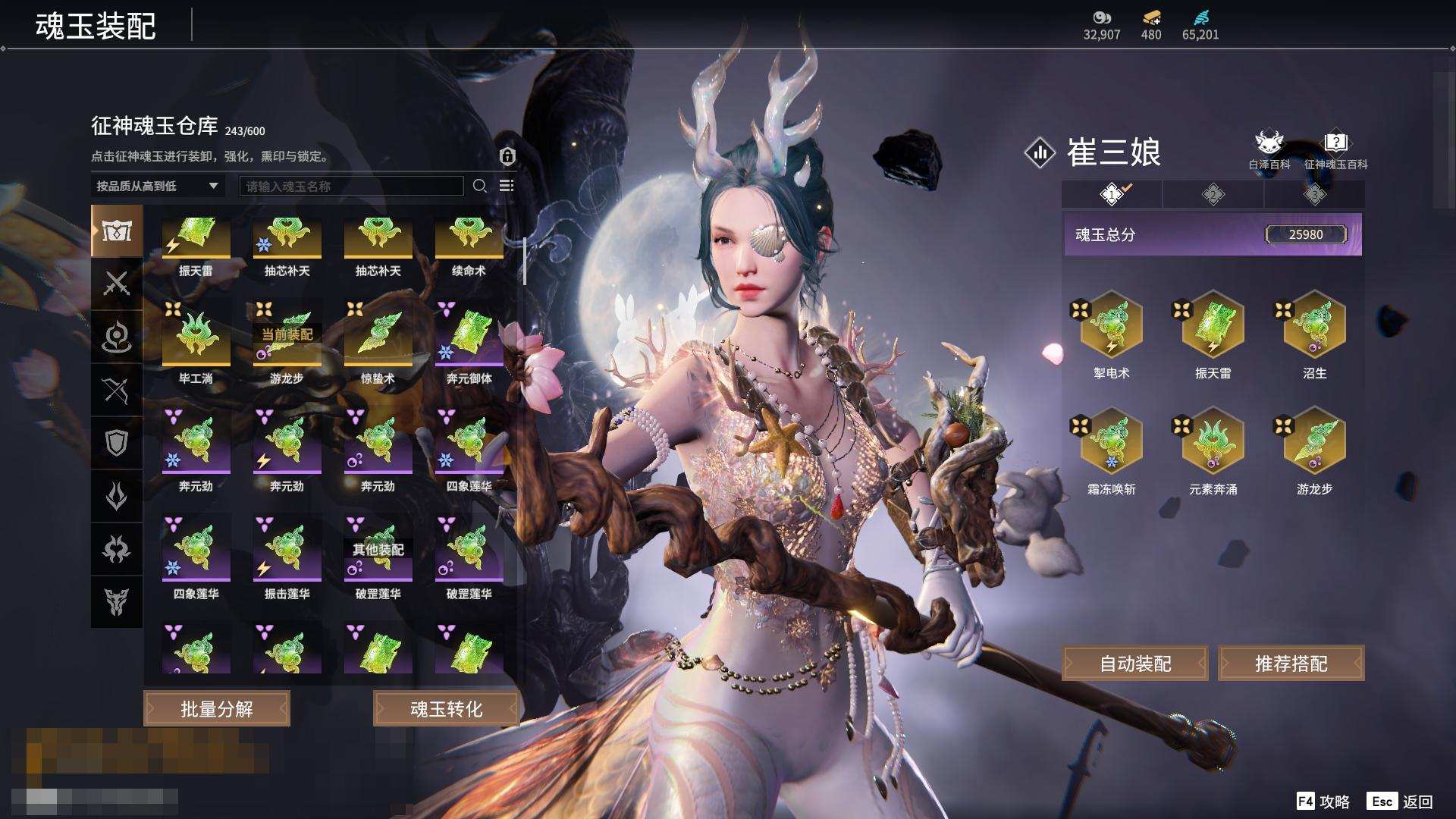
Task: Click the soul jade name search field
Action: pyautogui.click(x=351, y=186)
